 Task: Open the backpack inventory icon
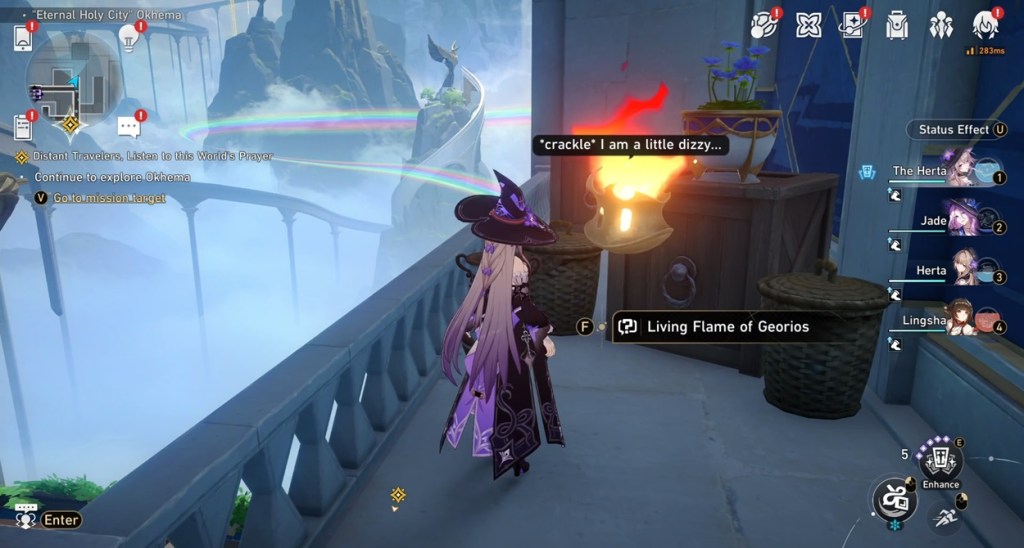coord(897,26)
